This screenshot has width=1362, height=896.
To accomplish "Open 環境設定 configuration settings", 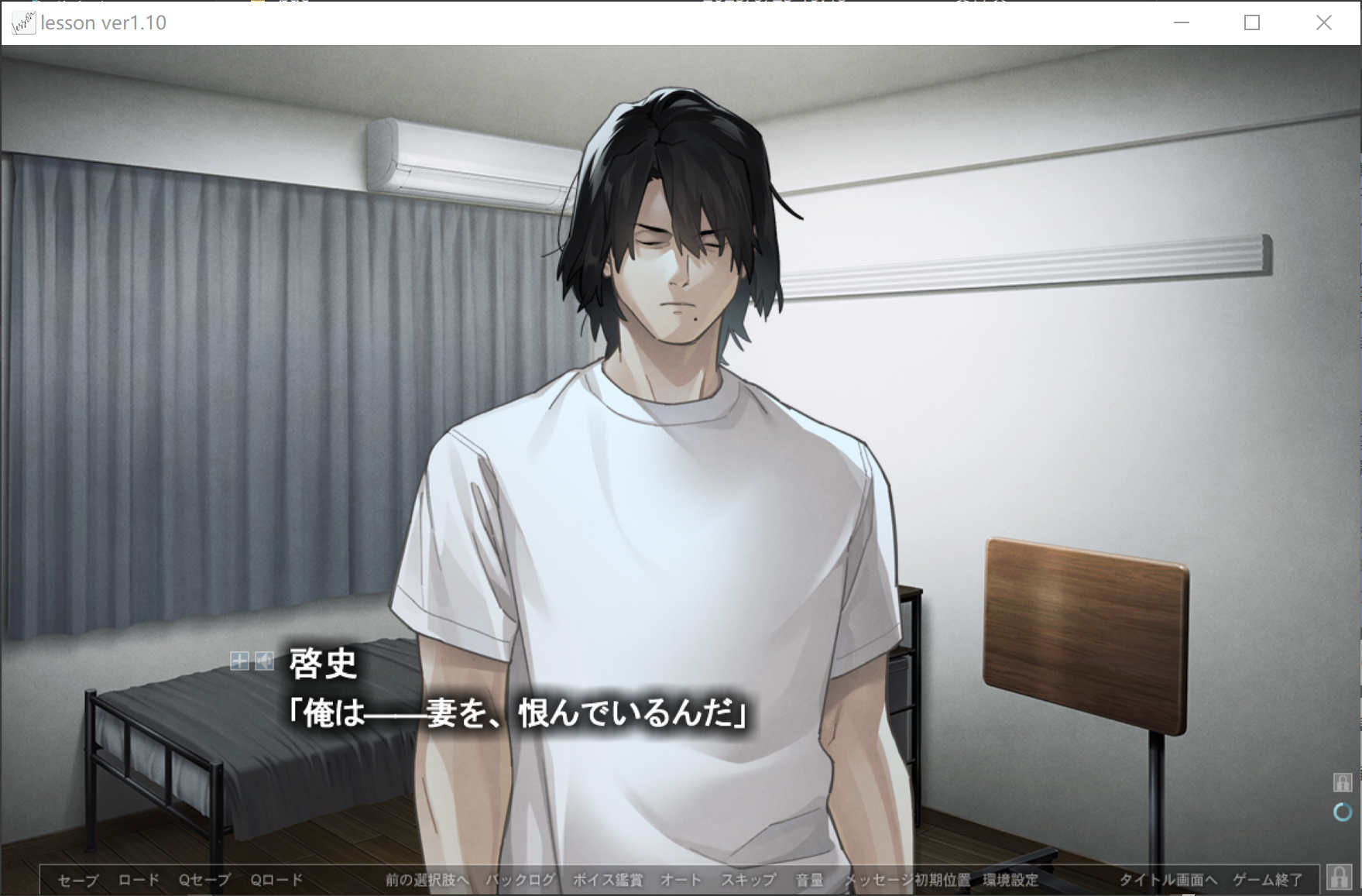I will (1010, 880).
